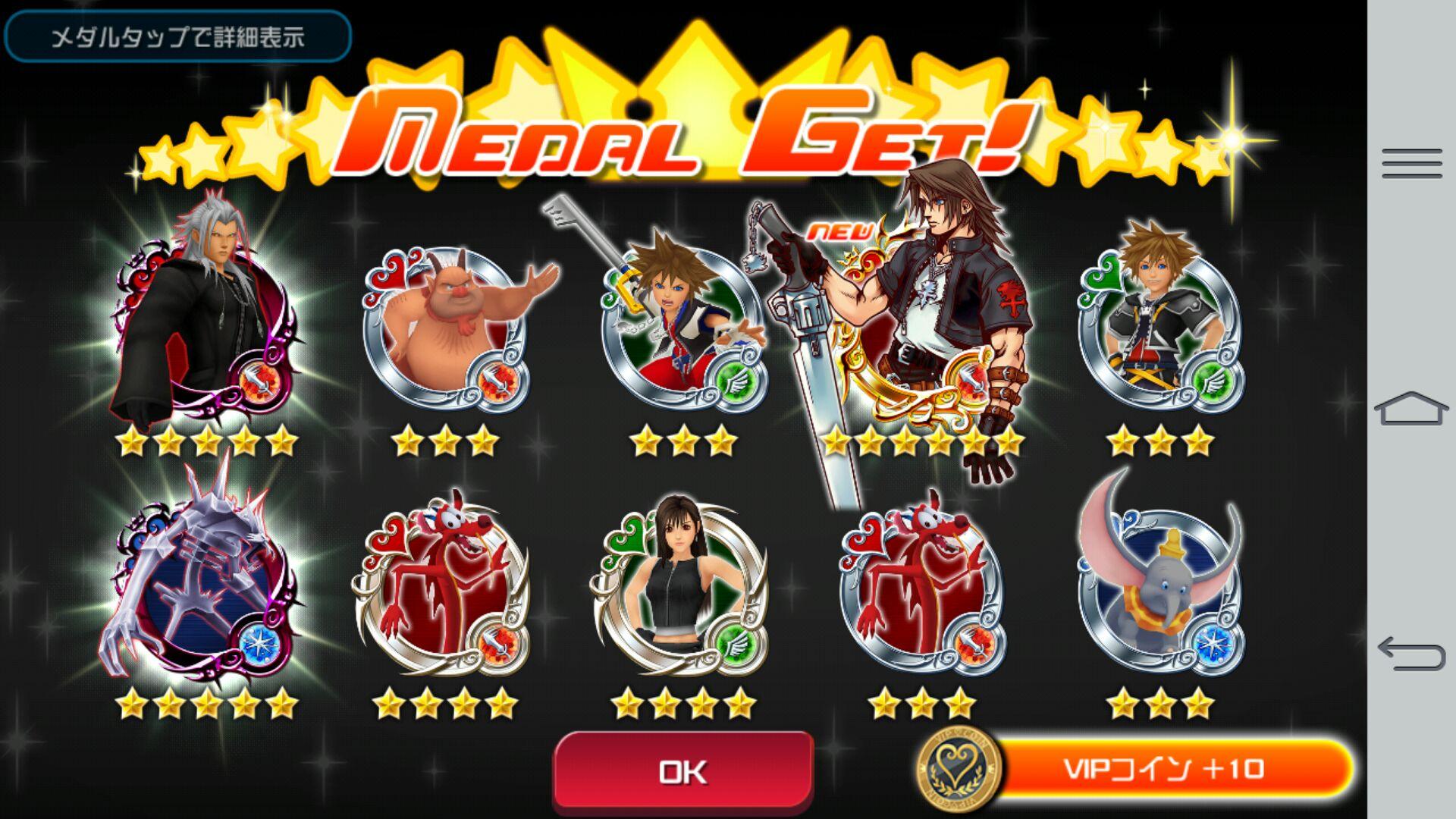1456x819 pixels.
Task: Open the Android menu button
Action: [1411, 164]
